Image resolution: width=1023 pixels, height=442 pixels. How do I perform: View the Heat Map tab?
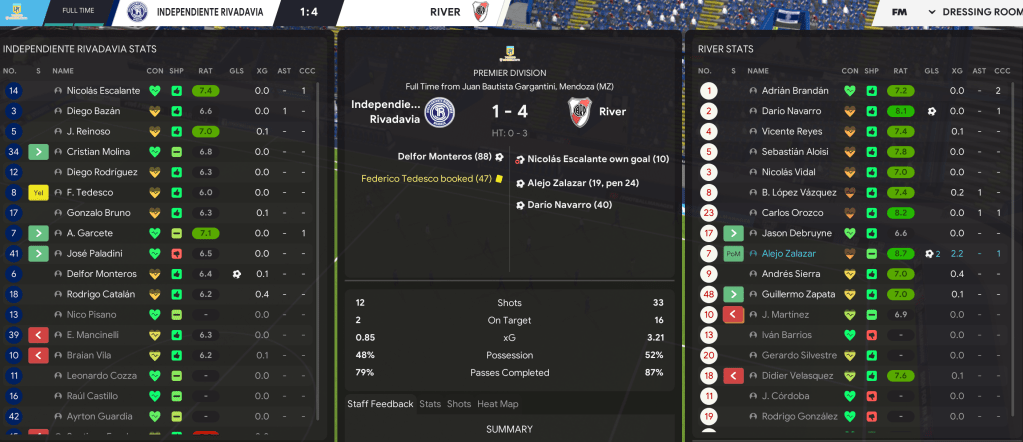pyautogui.click(x=499, y=404)
